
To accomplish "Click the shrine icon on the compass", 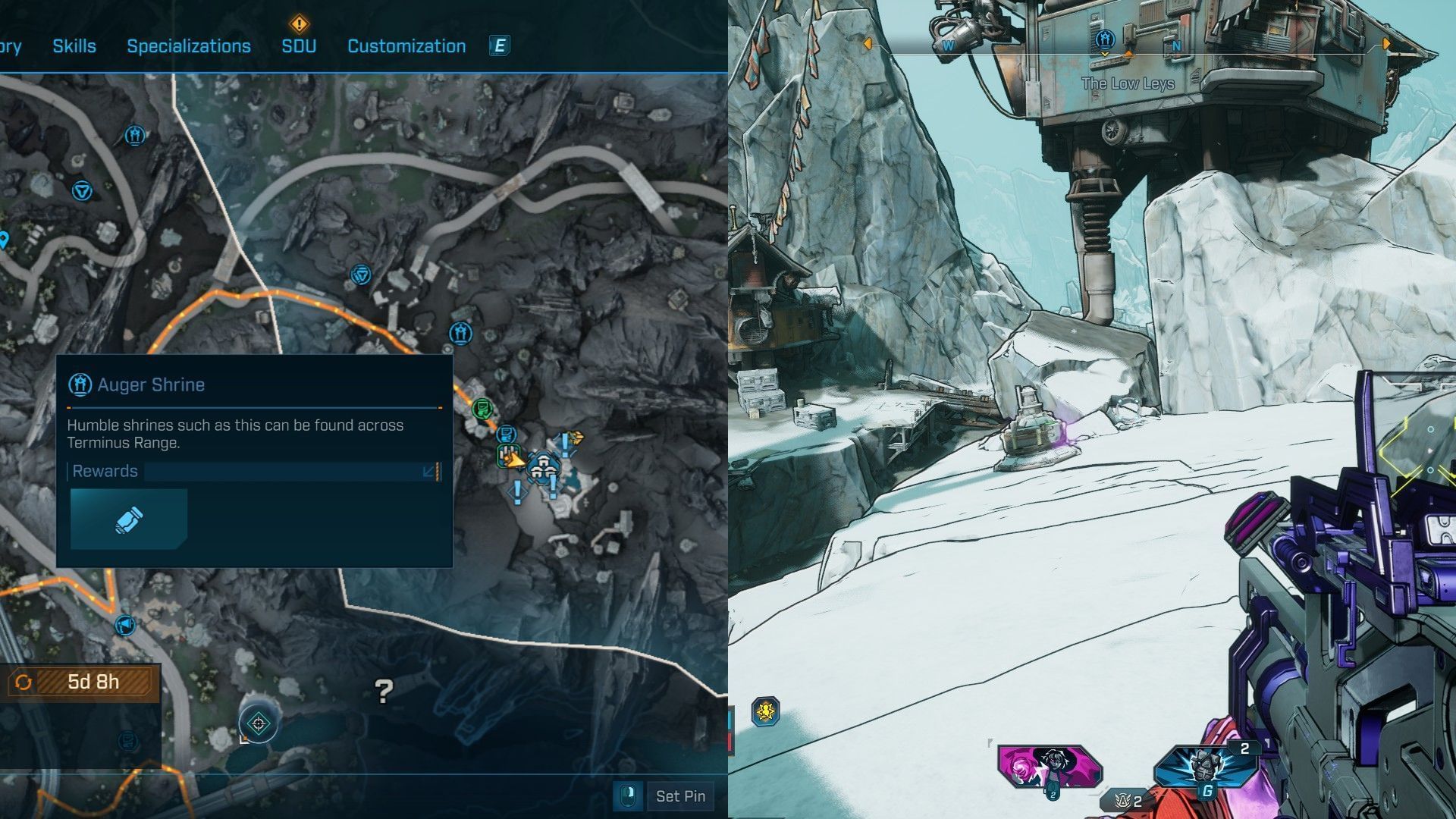I will pyautogui.click(x=1105, y=38).
